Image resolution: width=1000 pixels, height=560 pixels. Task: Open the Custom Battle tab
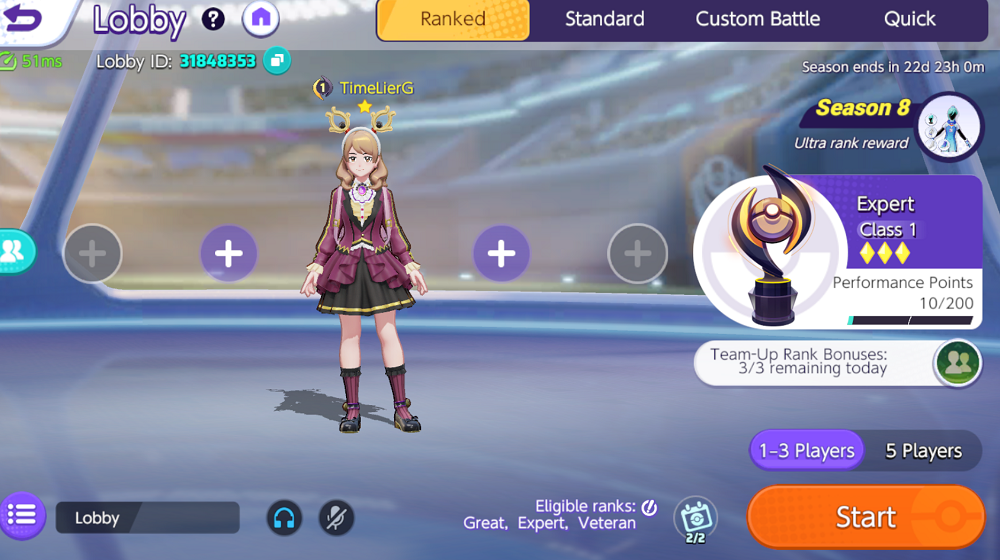click(x=757, y=20)
